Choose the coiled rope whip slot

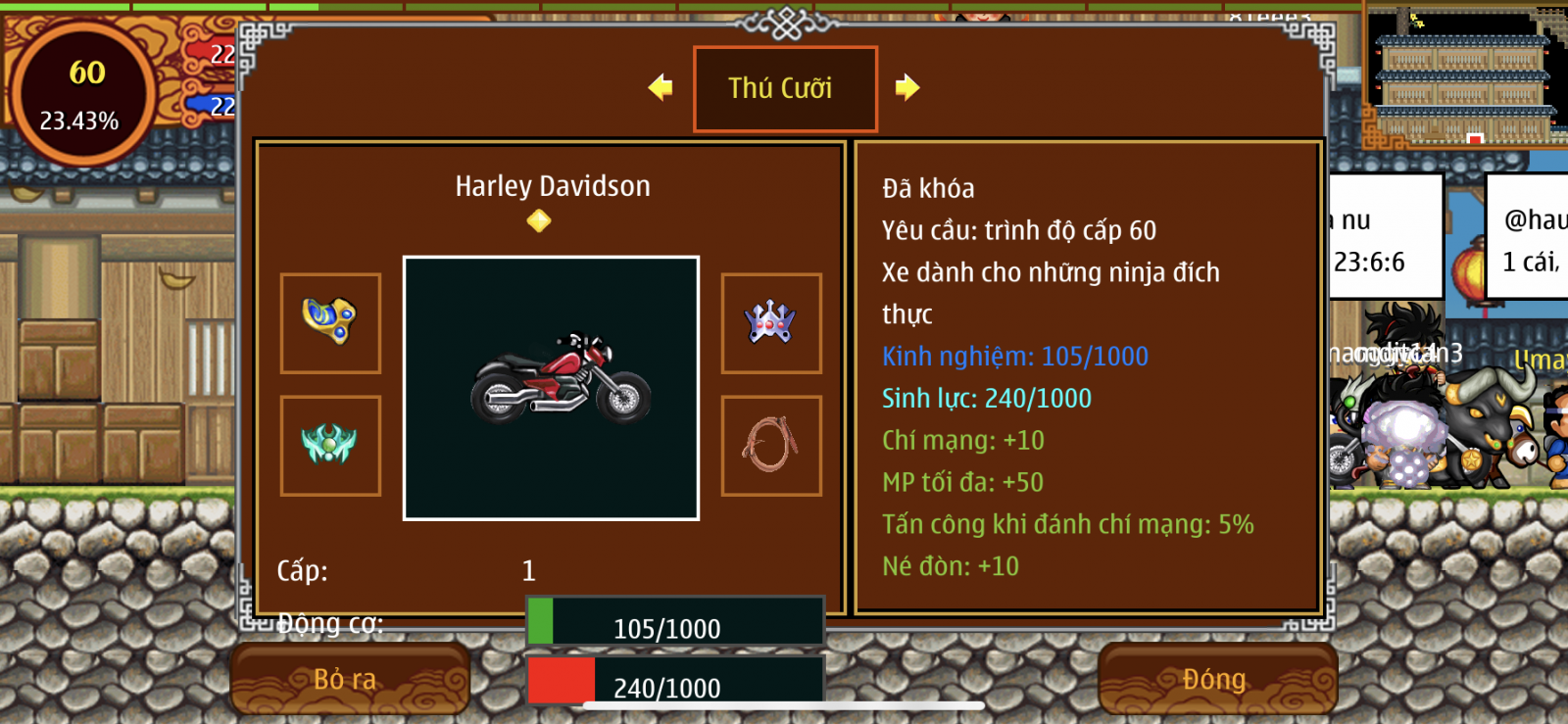771,446
